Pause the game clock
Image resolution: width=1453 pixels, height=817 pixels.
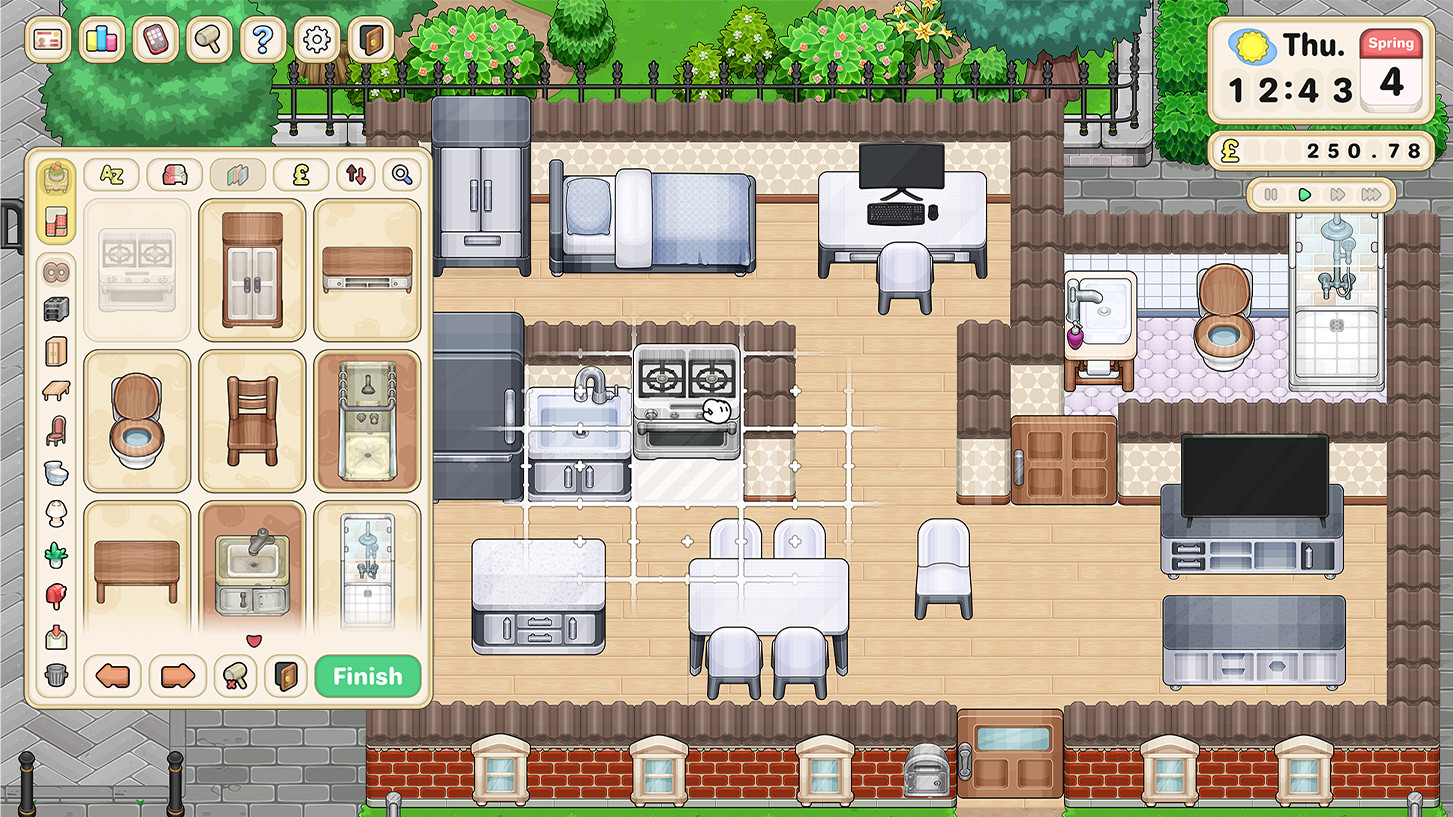click(x=1271, y=196)
